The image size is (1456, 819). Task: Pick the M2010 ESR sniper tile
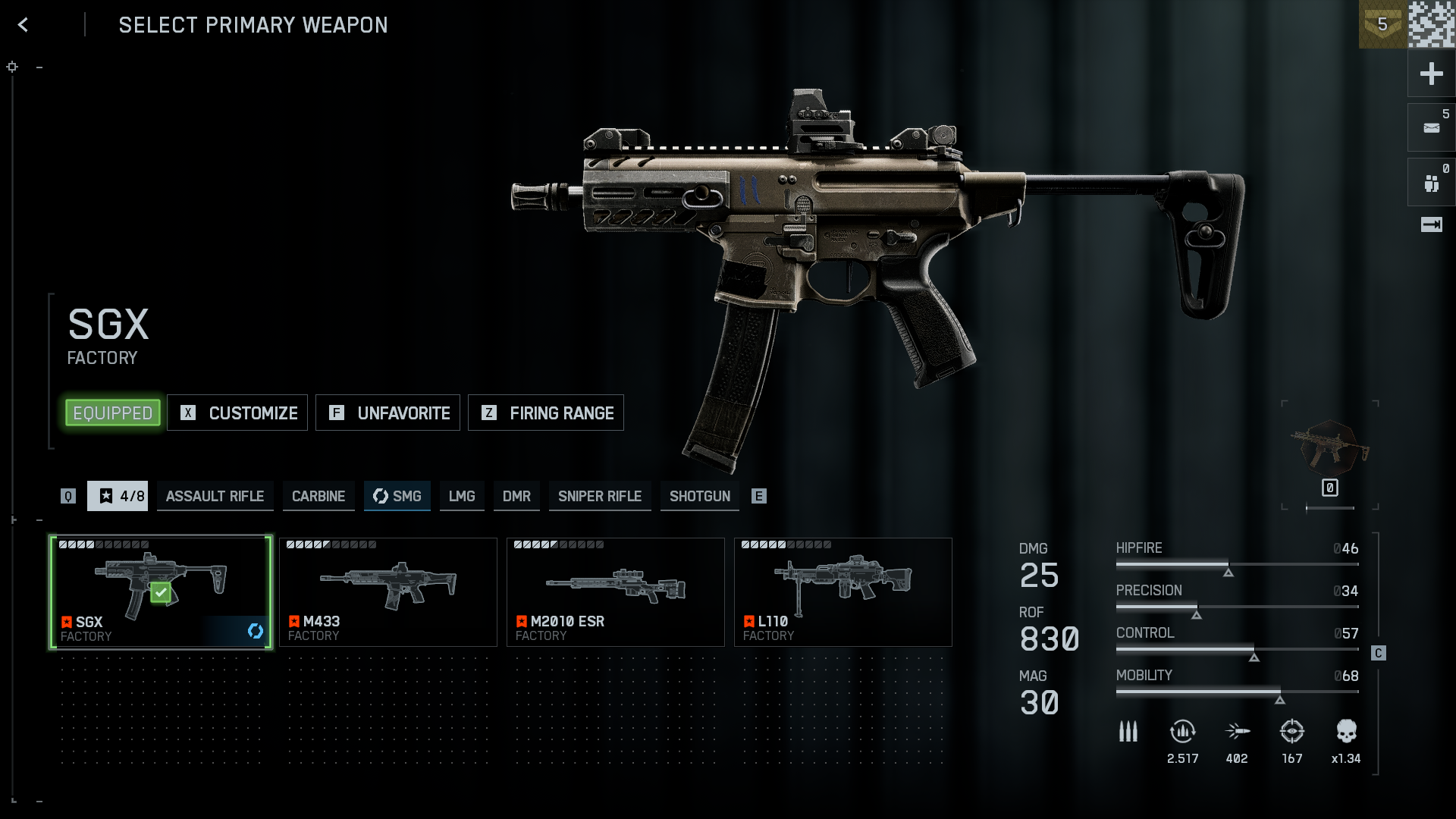[616, 592]
